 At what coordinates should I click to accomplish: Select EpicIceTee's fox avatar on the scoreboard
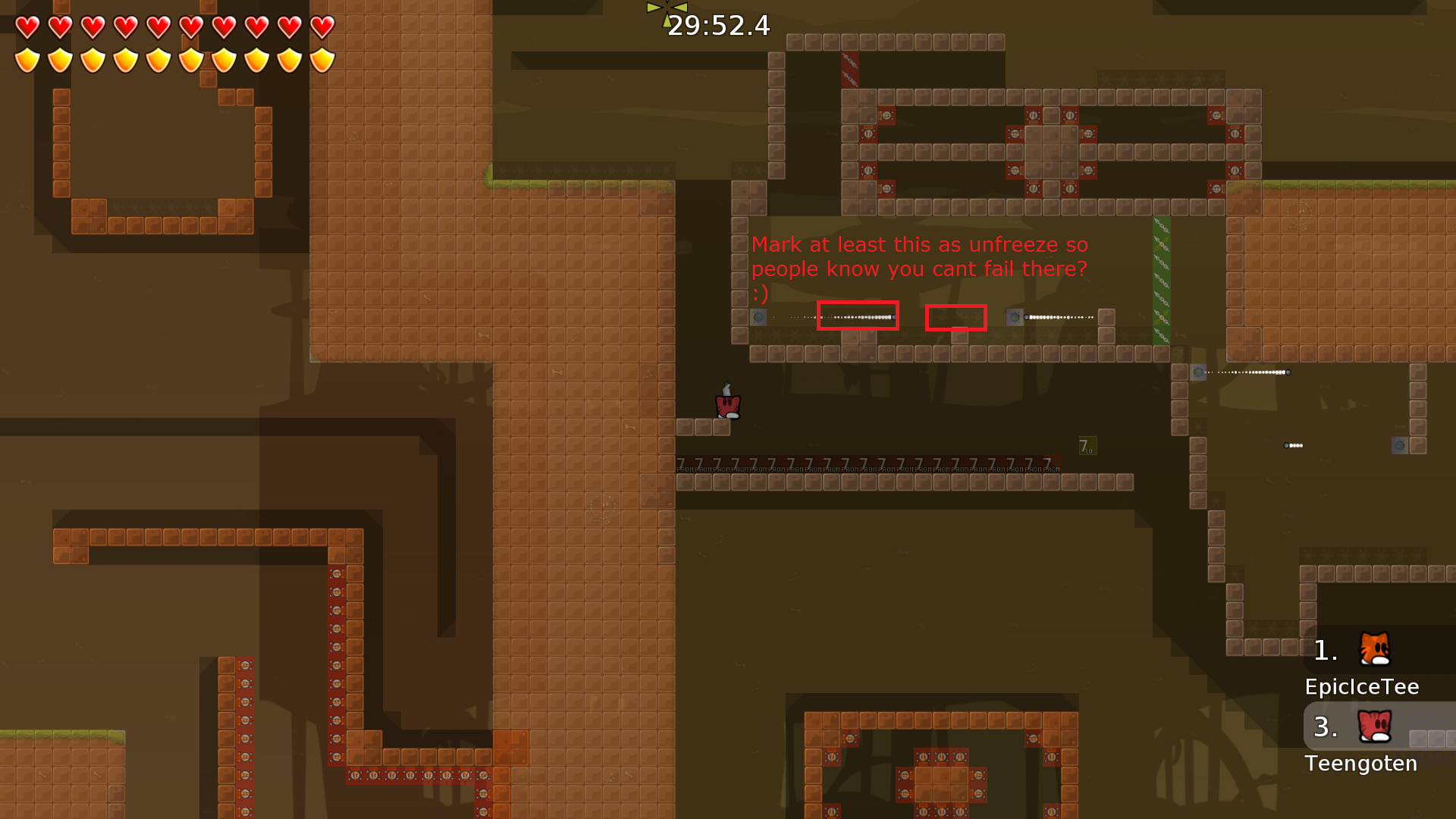[x=1373, y=649]
